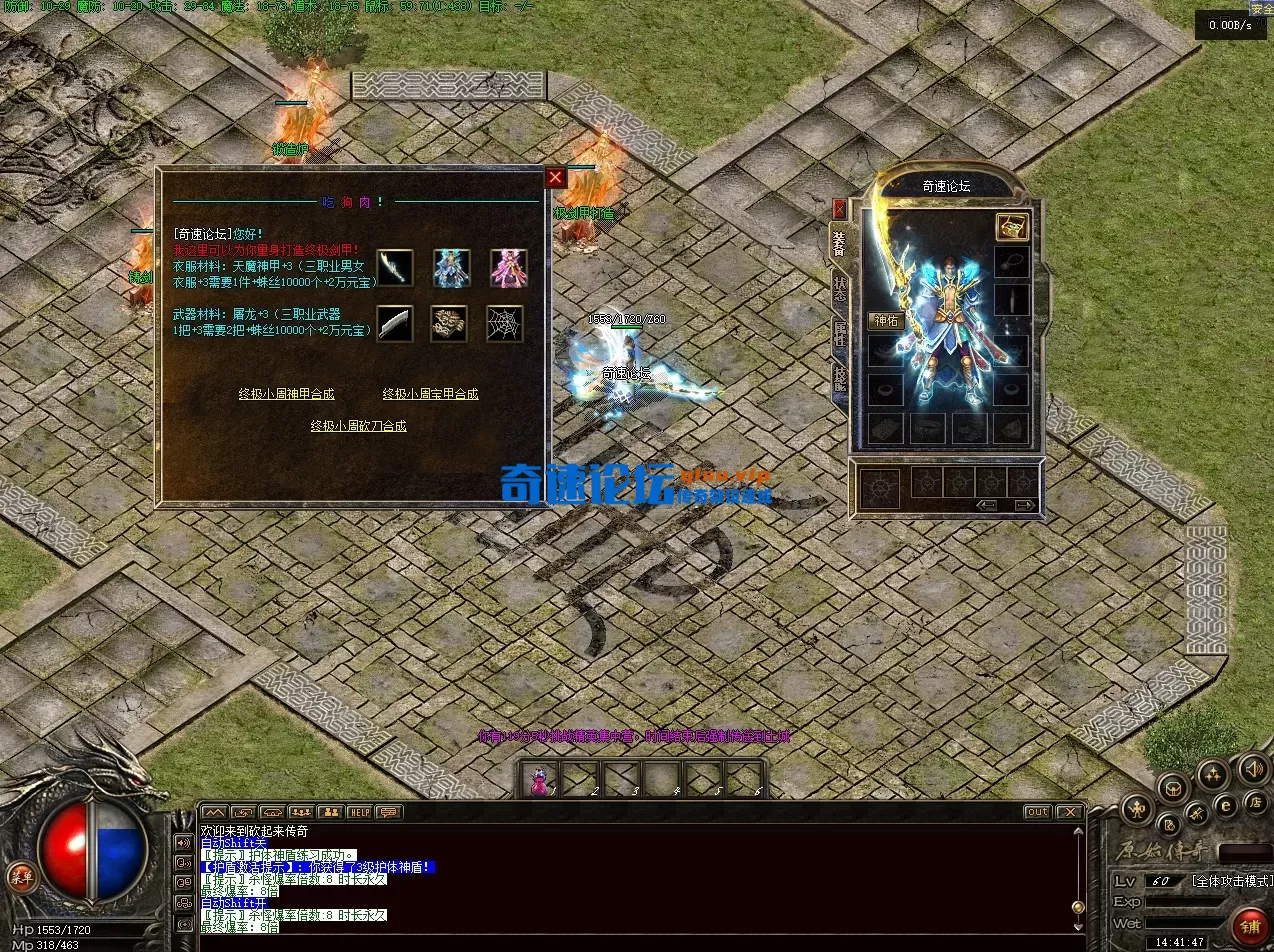The height and width of the screenshot is (952, 1274).
Task: Choose 终极小周神甲合成 crafting option
Action: [286, 394]
